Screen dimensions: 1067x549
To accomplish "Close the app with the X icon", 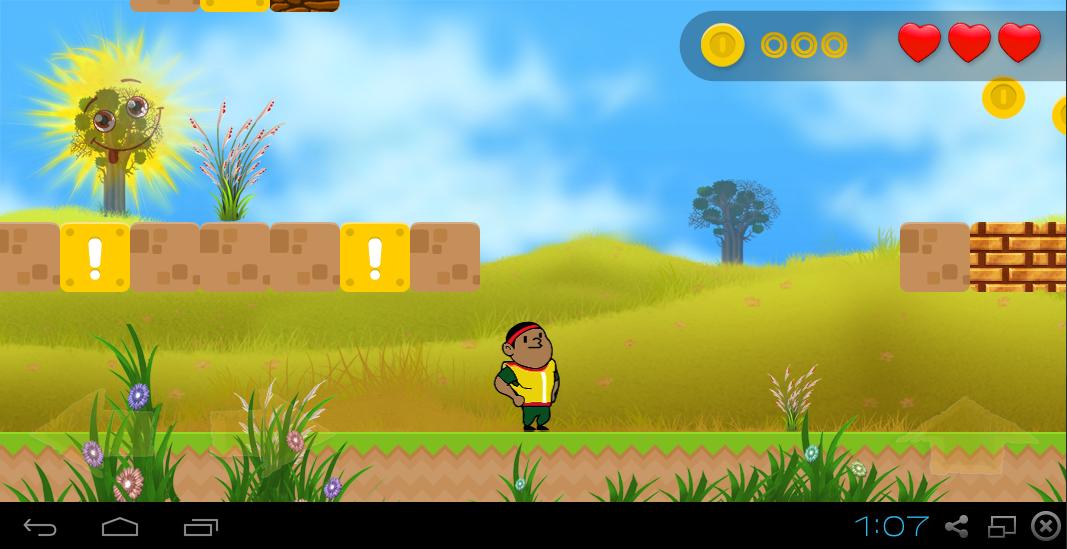I will 1045,526.
